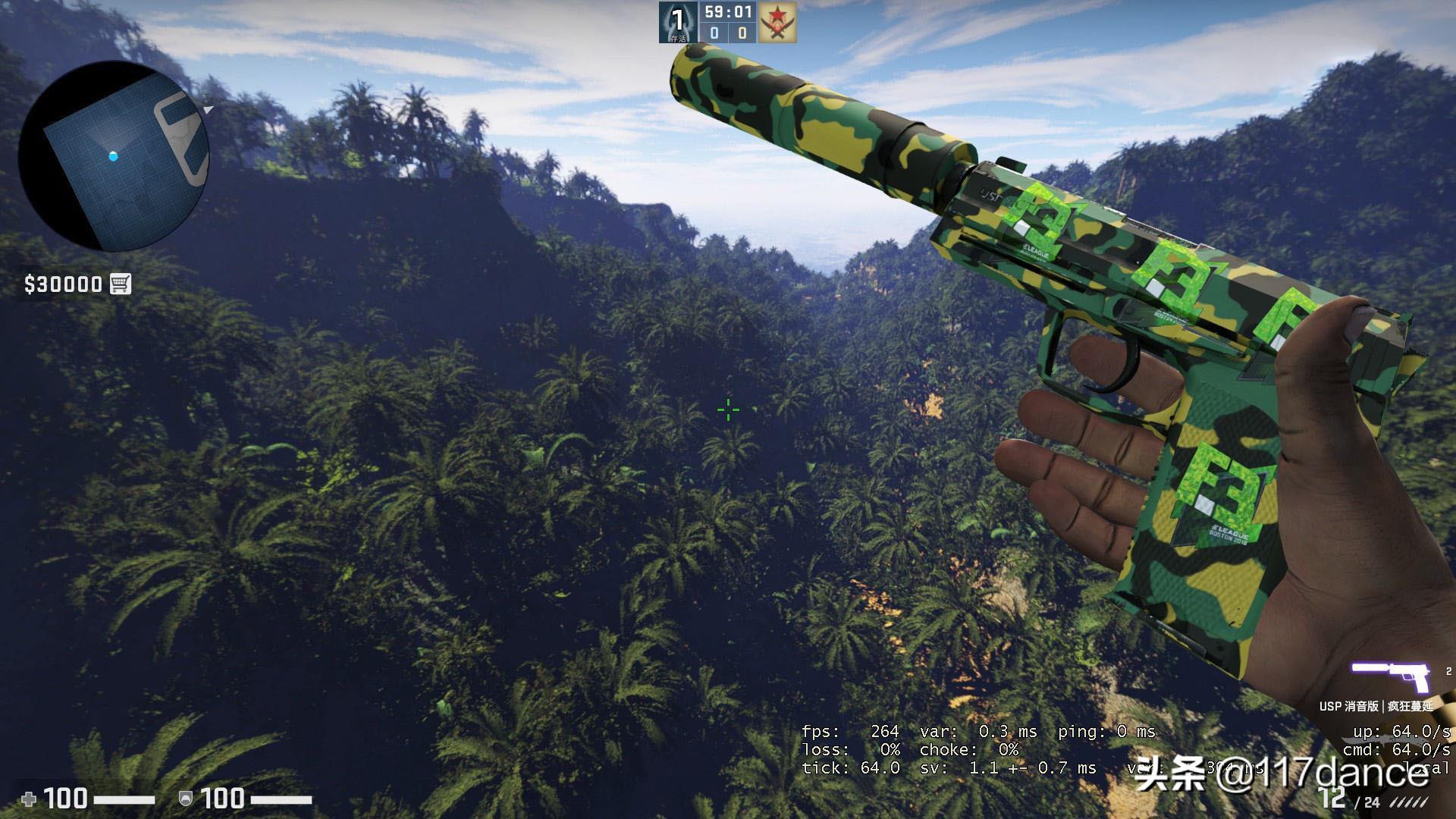Open the buy menu cart icon
Image resolution: width=1456 pixels, height=819 pixels.
pos(121,284)
